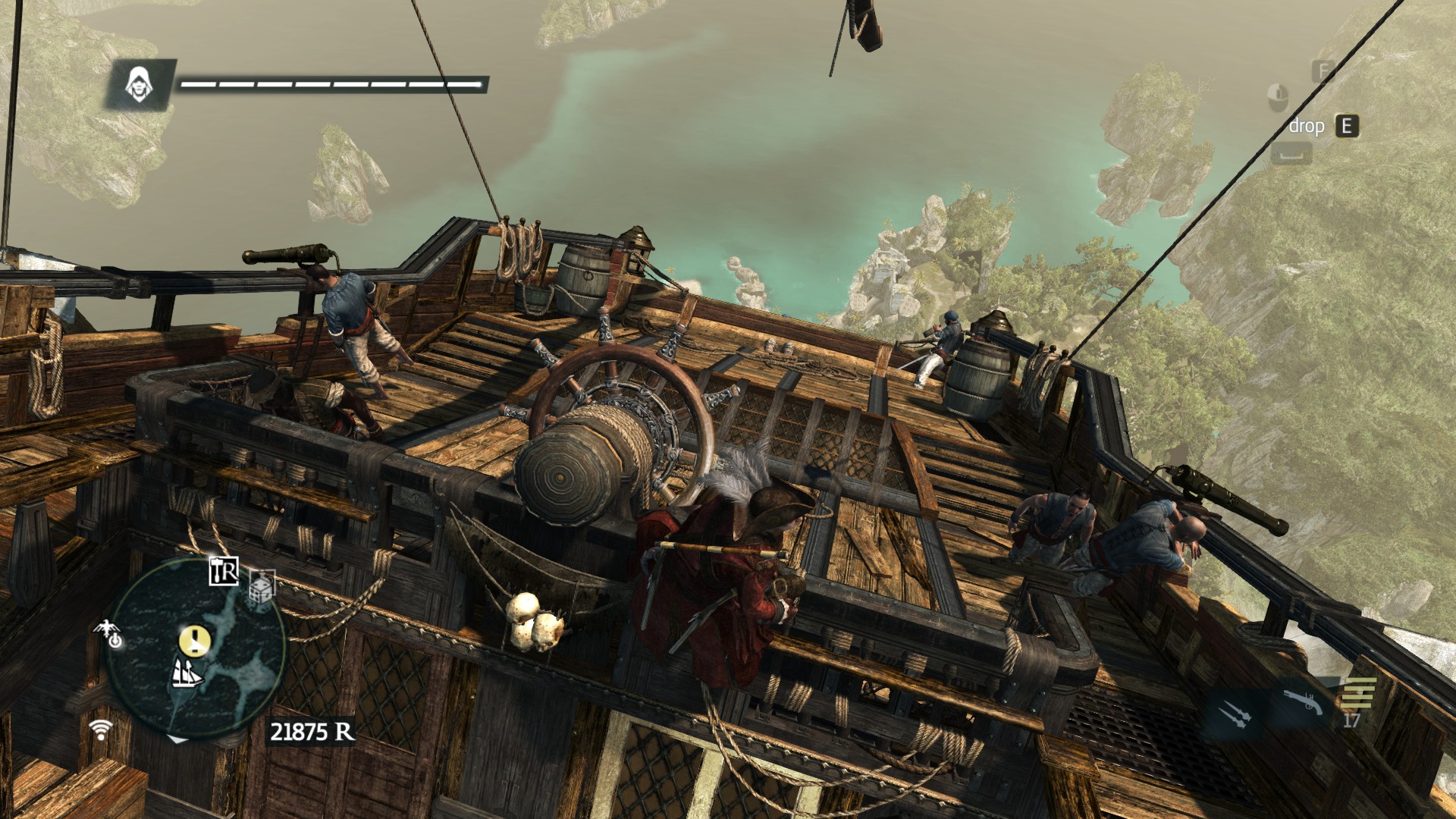
Task: Select the hidden blades weapon icon
Action: click(x=1232, y=715)
